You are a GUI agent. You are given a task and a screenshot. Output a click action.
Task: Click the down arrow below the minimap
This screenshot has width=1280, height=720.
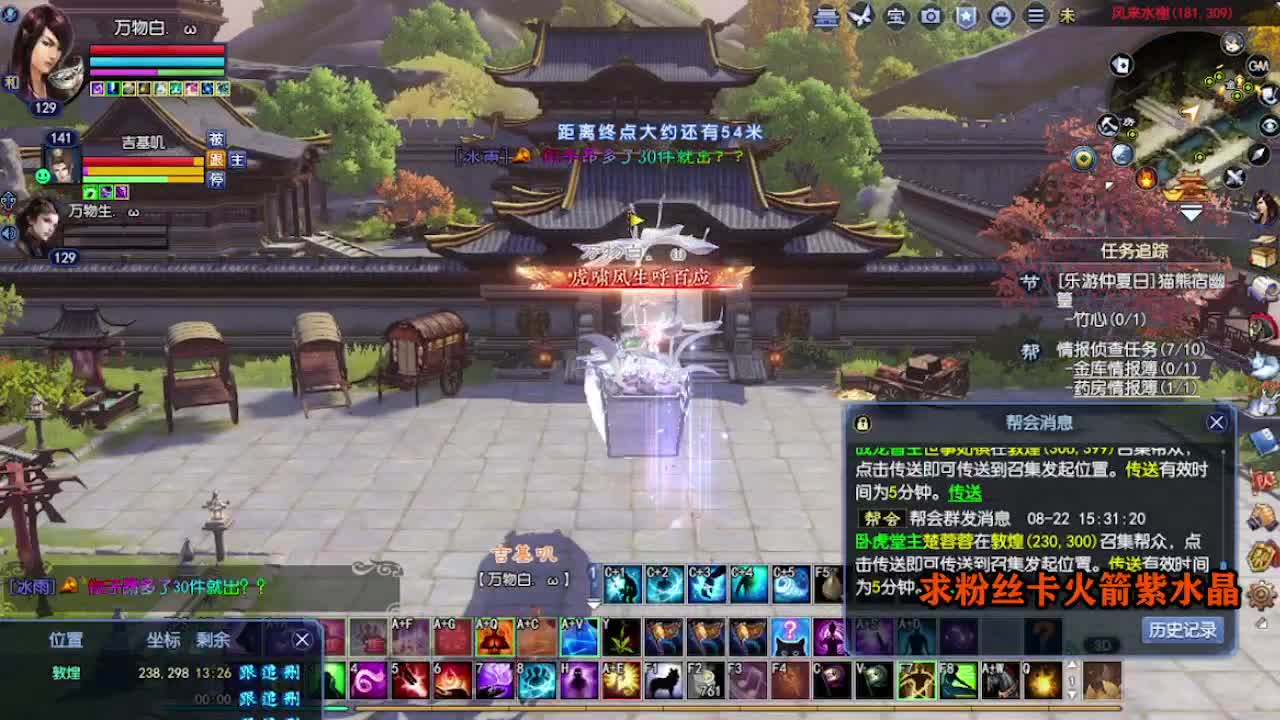1191,212
